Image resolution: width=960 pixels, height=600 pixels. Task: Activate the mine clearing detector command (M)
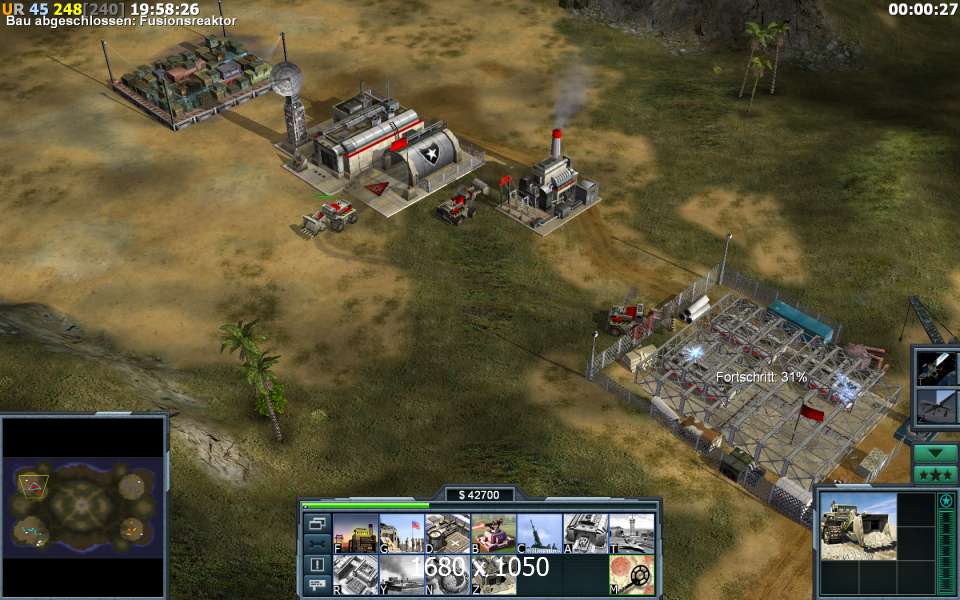pos(631,575)
